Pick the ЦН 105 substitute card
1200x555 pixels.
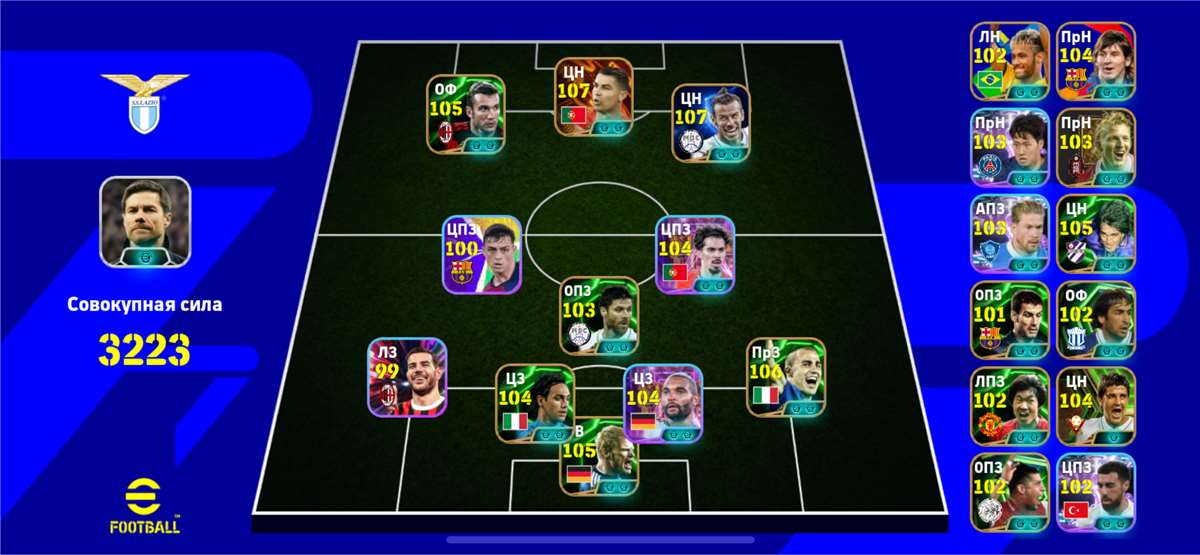[x=1096, y=233]
